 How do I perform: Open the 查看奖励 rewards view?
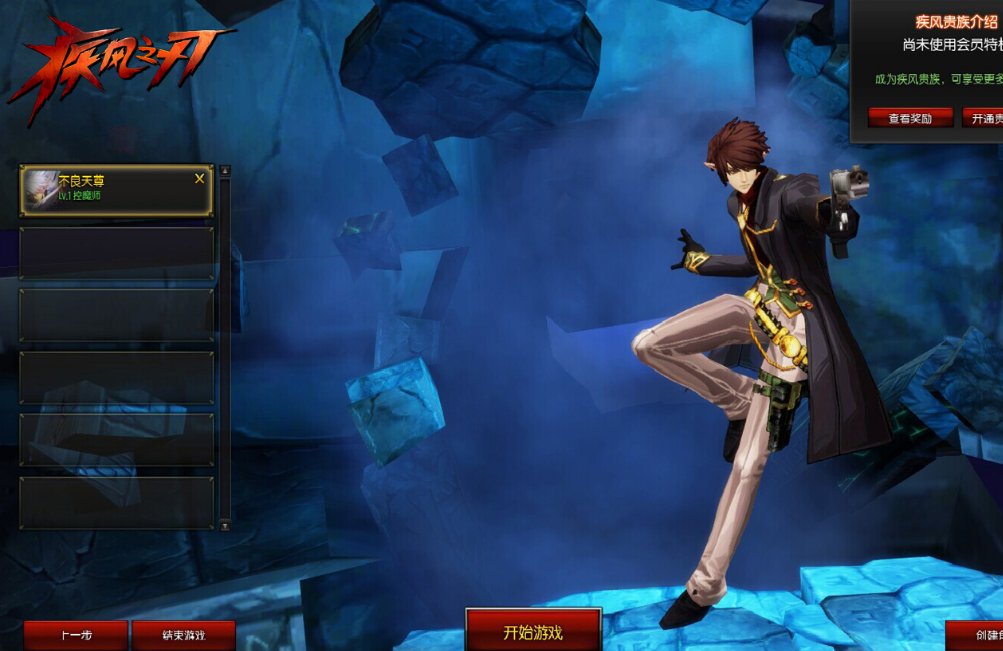point(910,118)
